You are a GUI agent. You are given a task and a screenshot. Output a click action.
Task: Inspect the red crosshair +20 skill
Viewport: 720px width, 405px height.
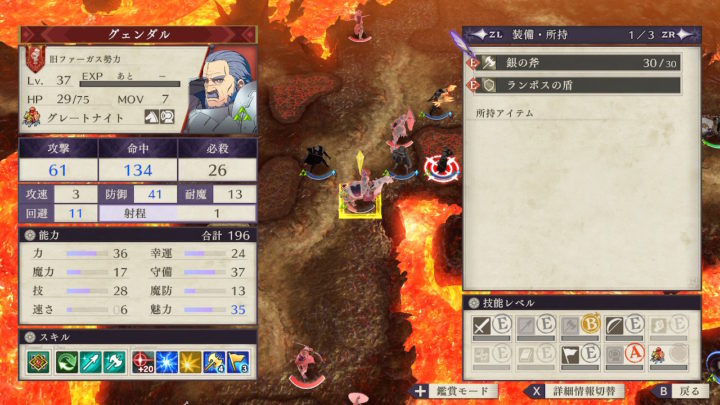(142, 362)
